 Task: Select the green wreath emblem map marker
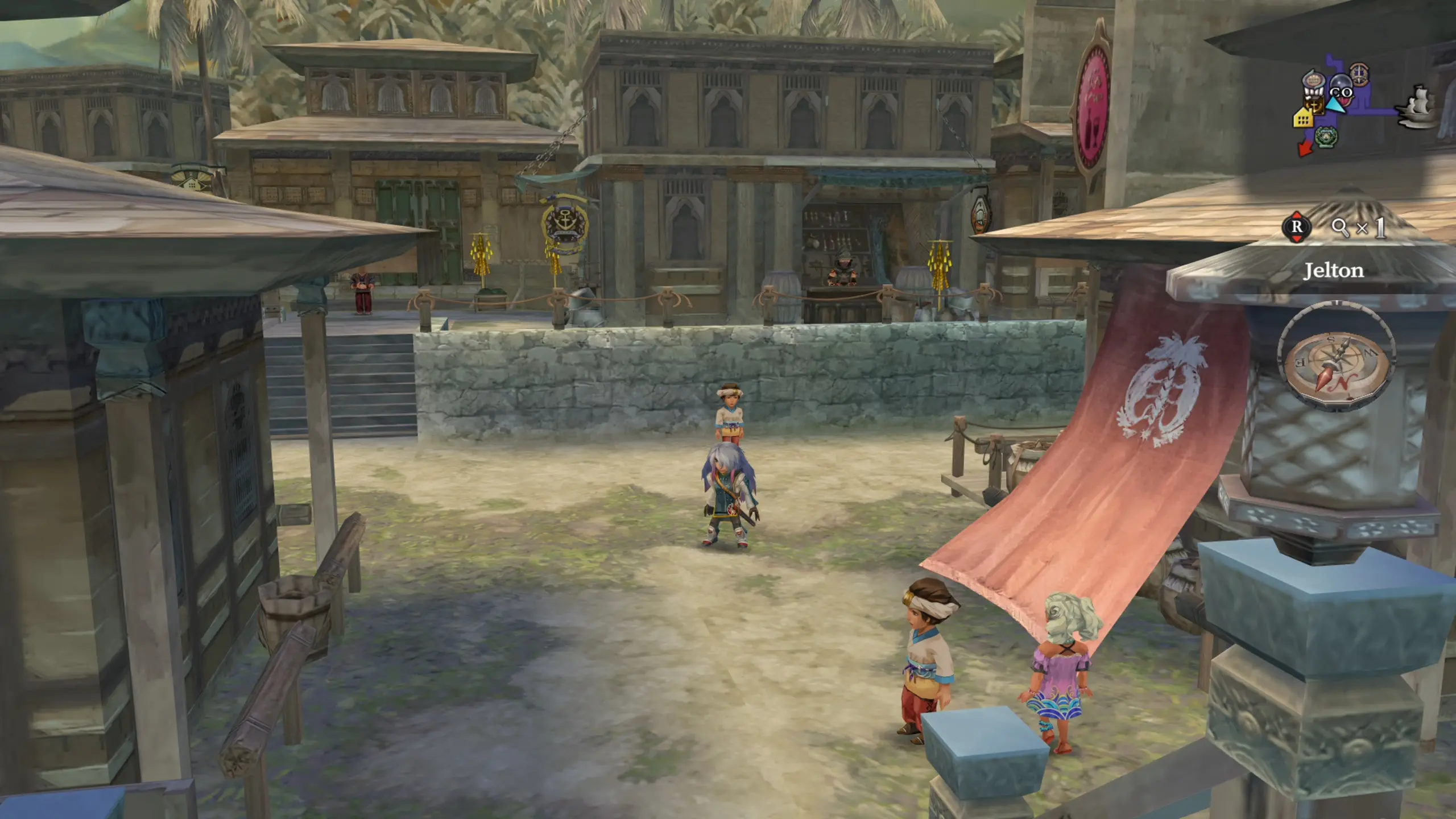point(1326,136)
